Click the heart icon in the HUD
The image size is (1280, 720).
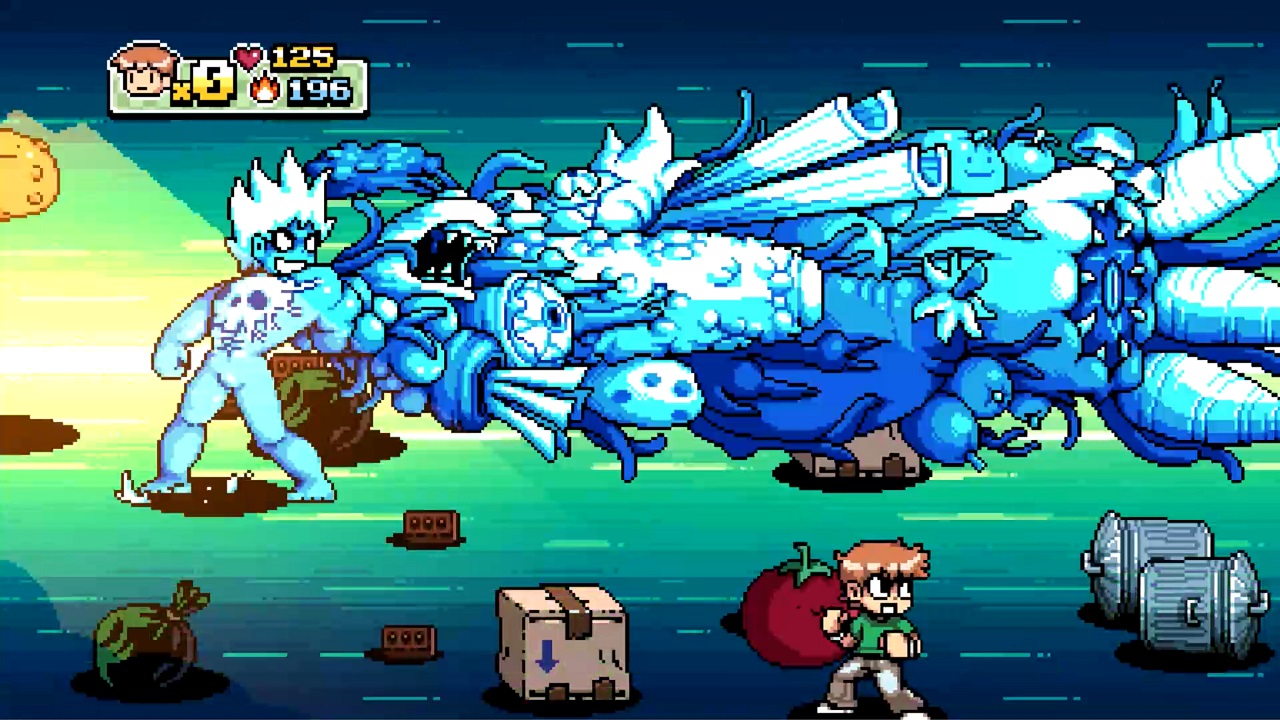[248, 57]
